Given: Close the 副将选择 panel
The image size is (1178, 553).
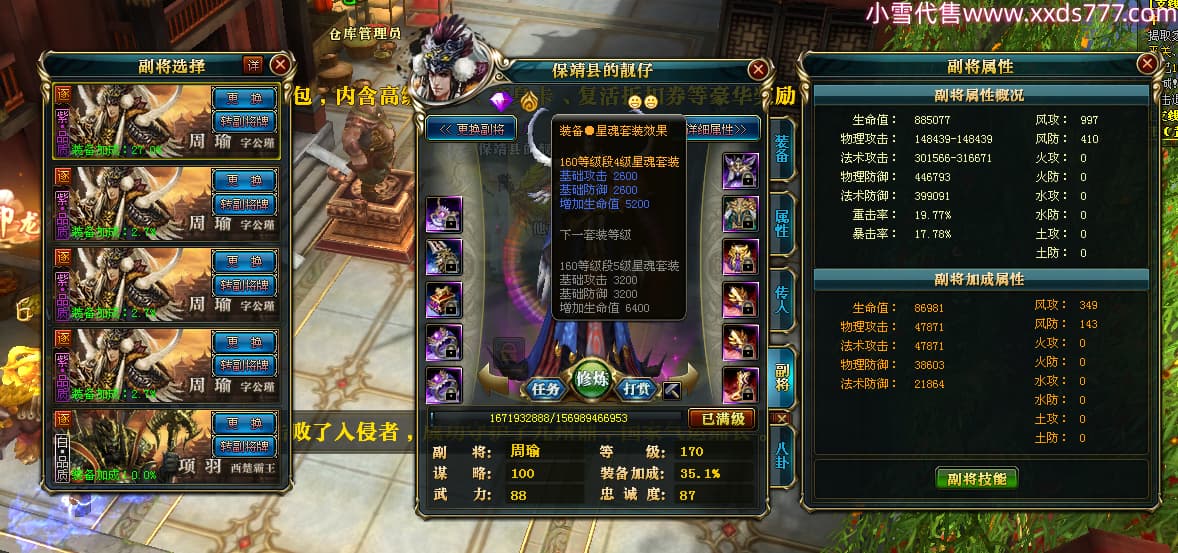Looking at the screenshot, I should tap(280, 65).
